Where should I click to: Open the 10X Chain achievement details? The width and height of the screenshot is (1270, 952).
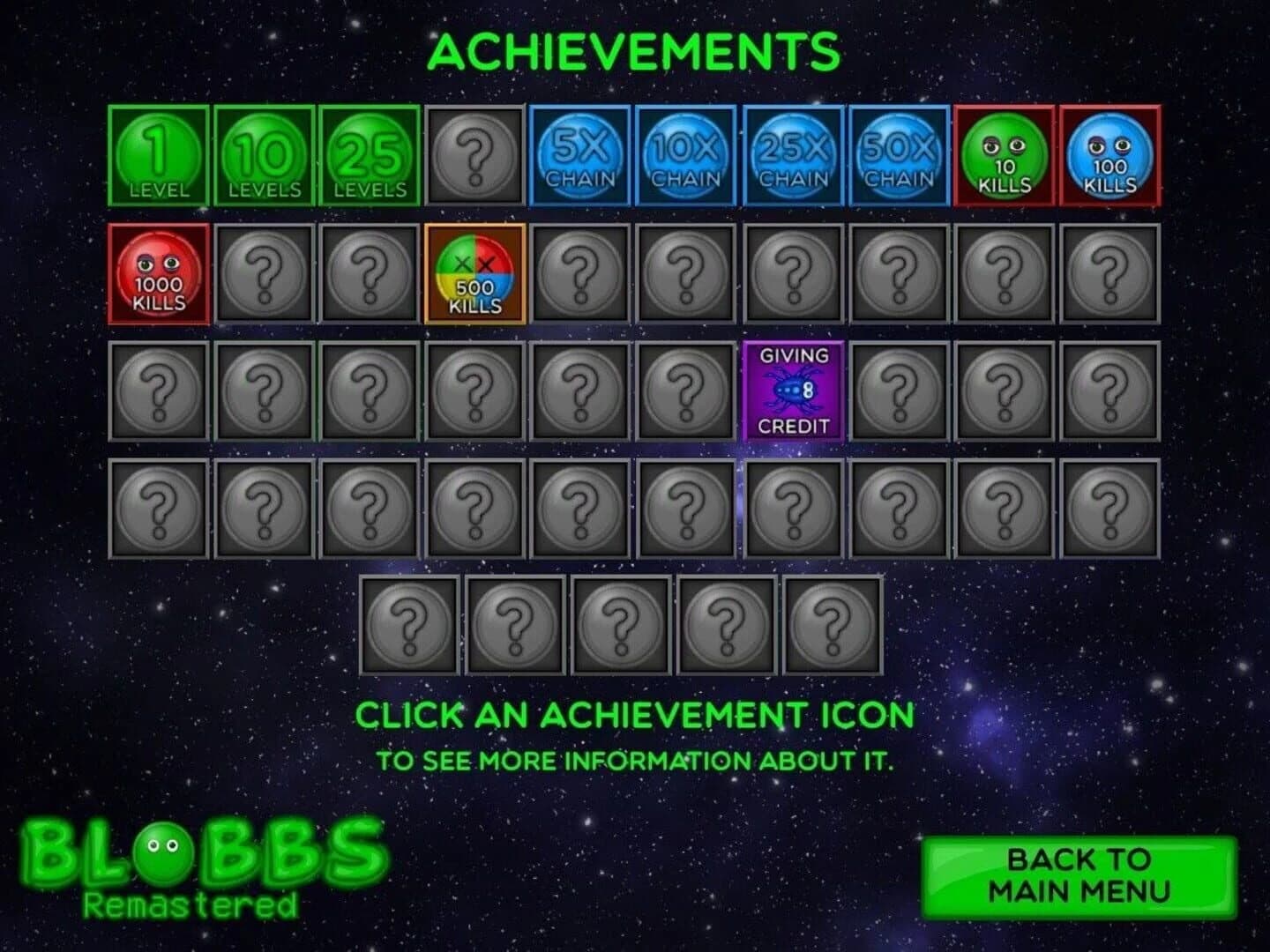[687, 155]
